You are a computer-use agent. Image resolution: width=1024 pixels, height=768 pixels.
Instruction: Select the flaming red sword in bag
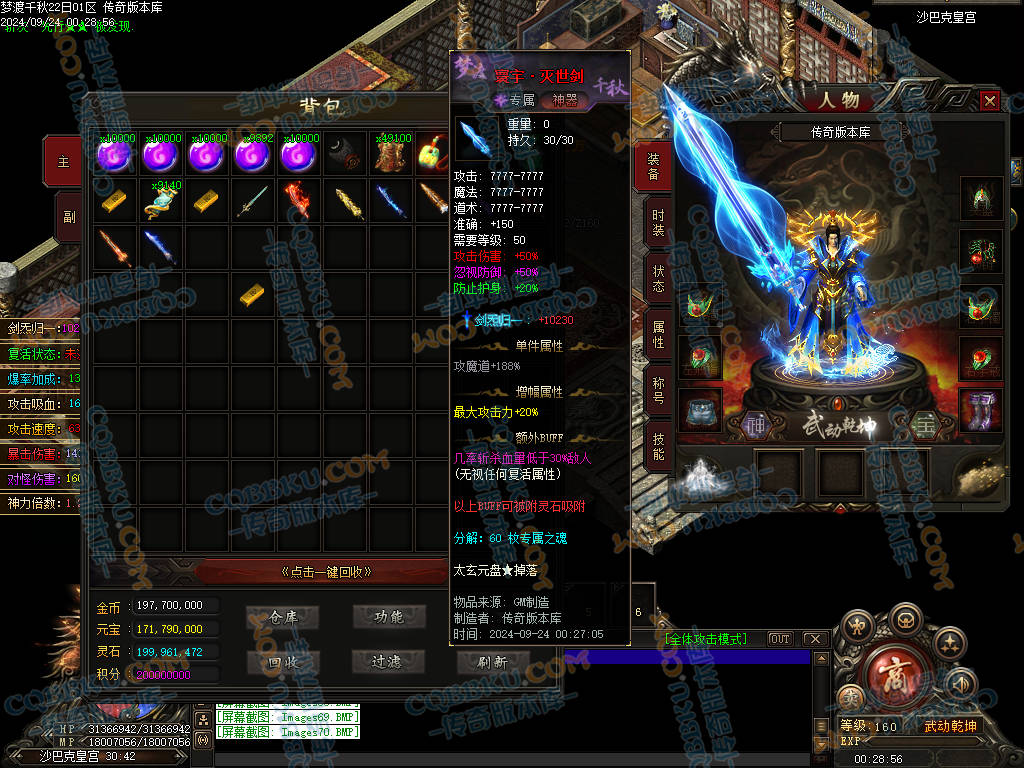tap(299, 200)
